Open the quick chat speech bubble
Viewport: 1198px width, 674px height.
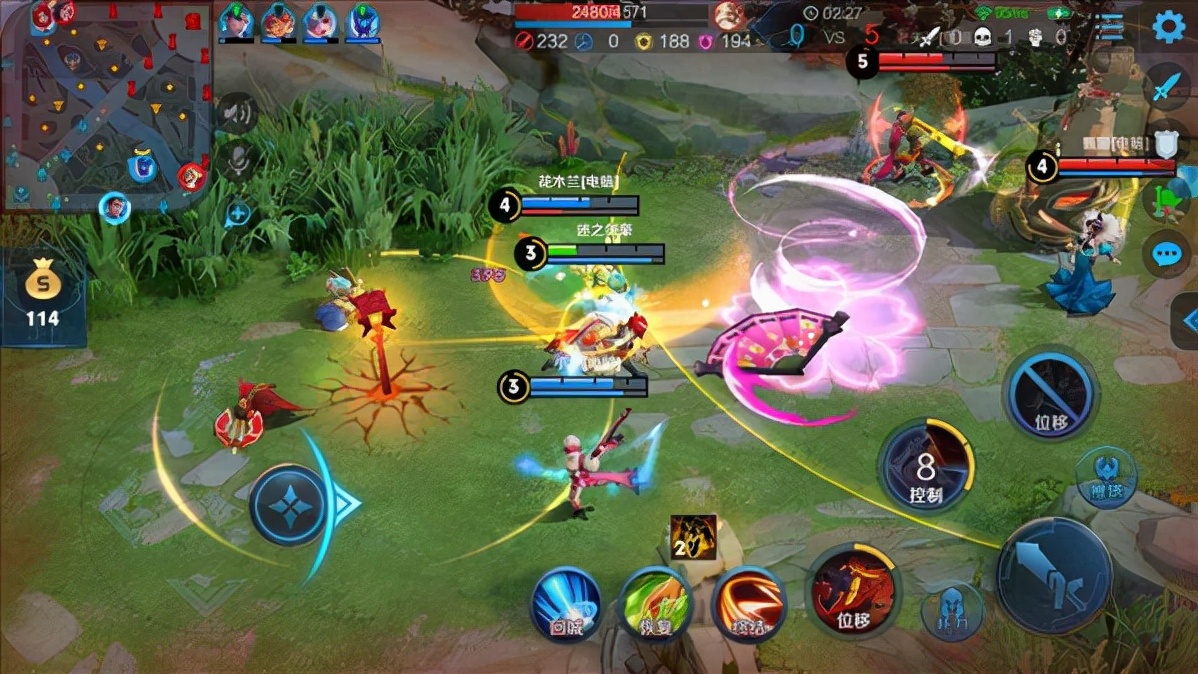click(x=1166, y=253)
